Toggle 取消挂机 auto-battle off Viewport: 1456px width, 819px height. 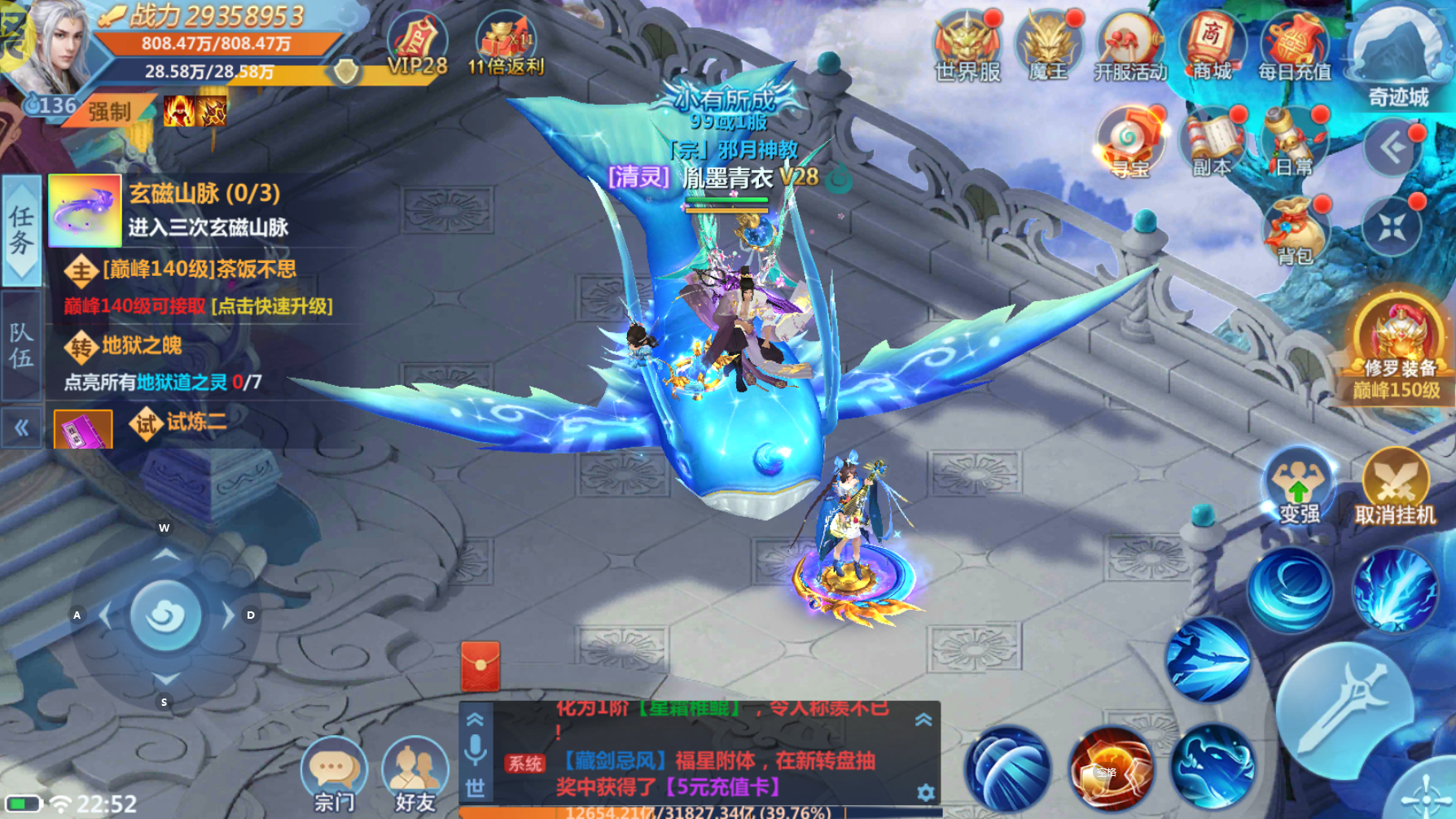pos(1395,486)
